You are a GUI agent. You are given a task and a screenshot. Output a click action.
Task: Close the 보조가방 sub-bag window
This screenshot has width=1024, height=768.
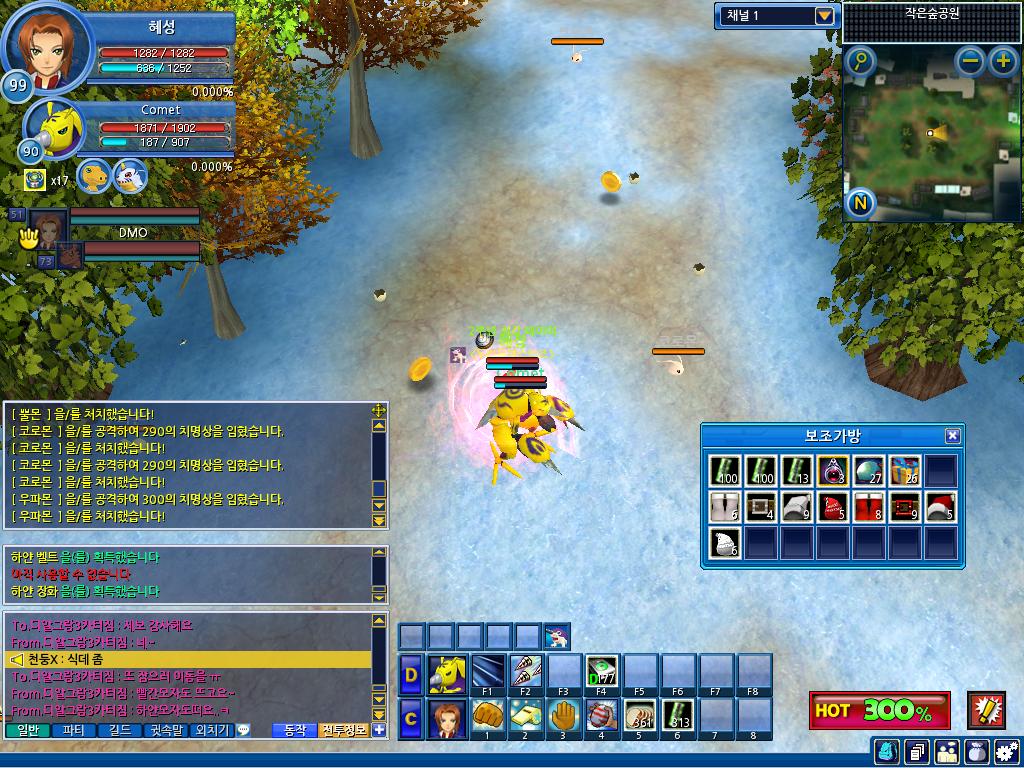point(952,436)
